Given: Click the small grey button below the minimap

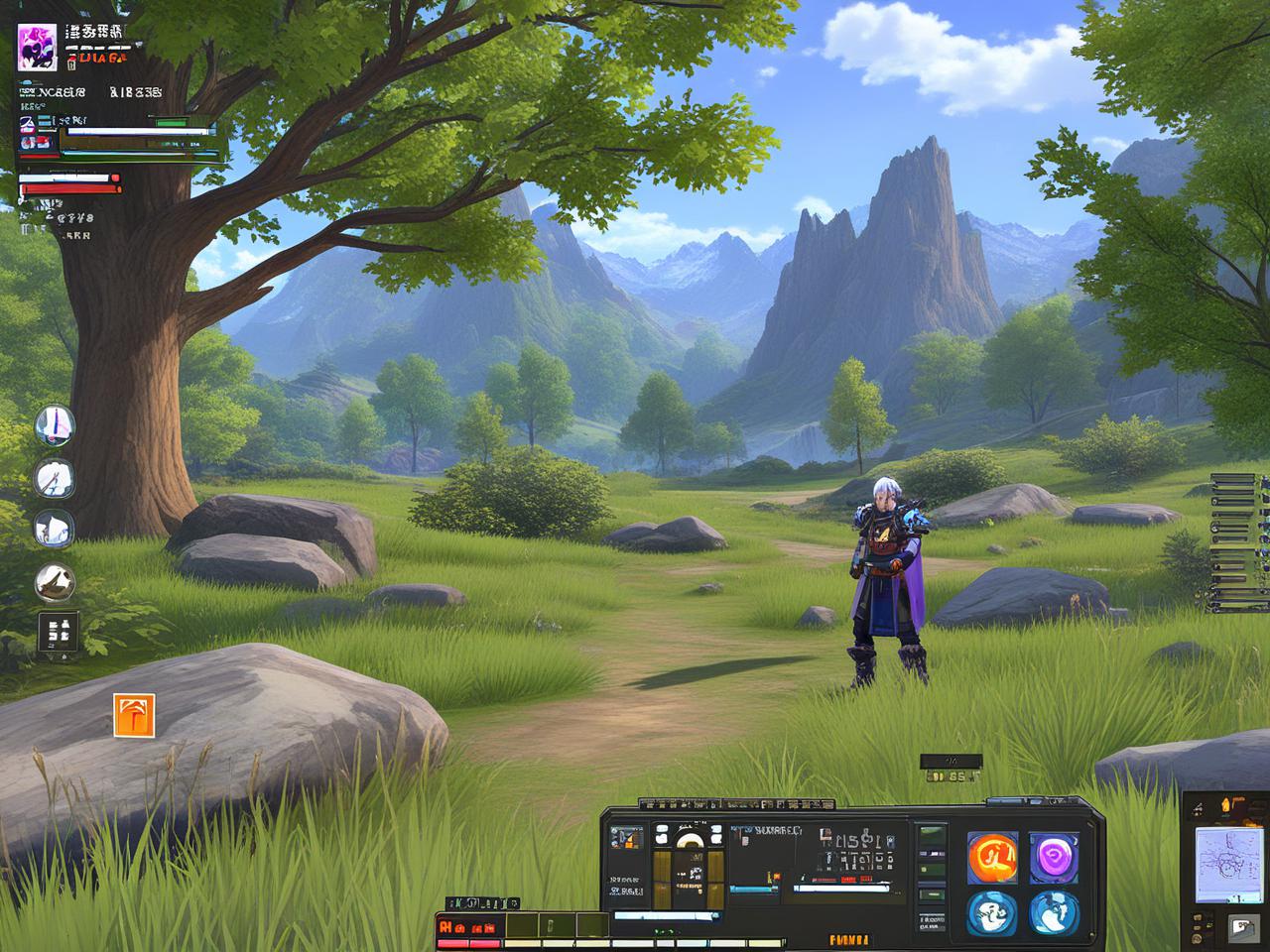Looking at the screenshot, I should (1242, 927).
